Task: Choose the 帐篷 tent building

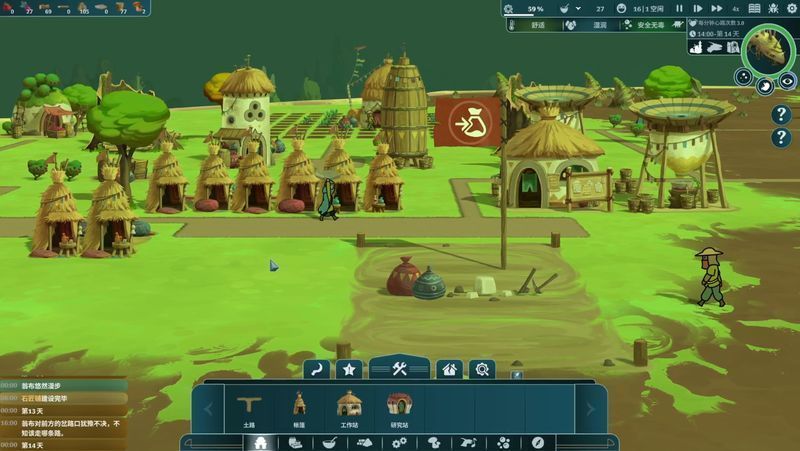Action: (299, 408)
